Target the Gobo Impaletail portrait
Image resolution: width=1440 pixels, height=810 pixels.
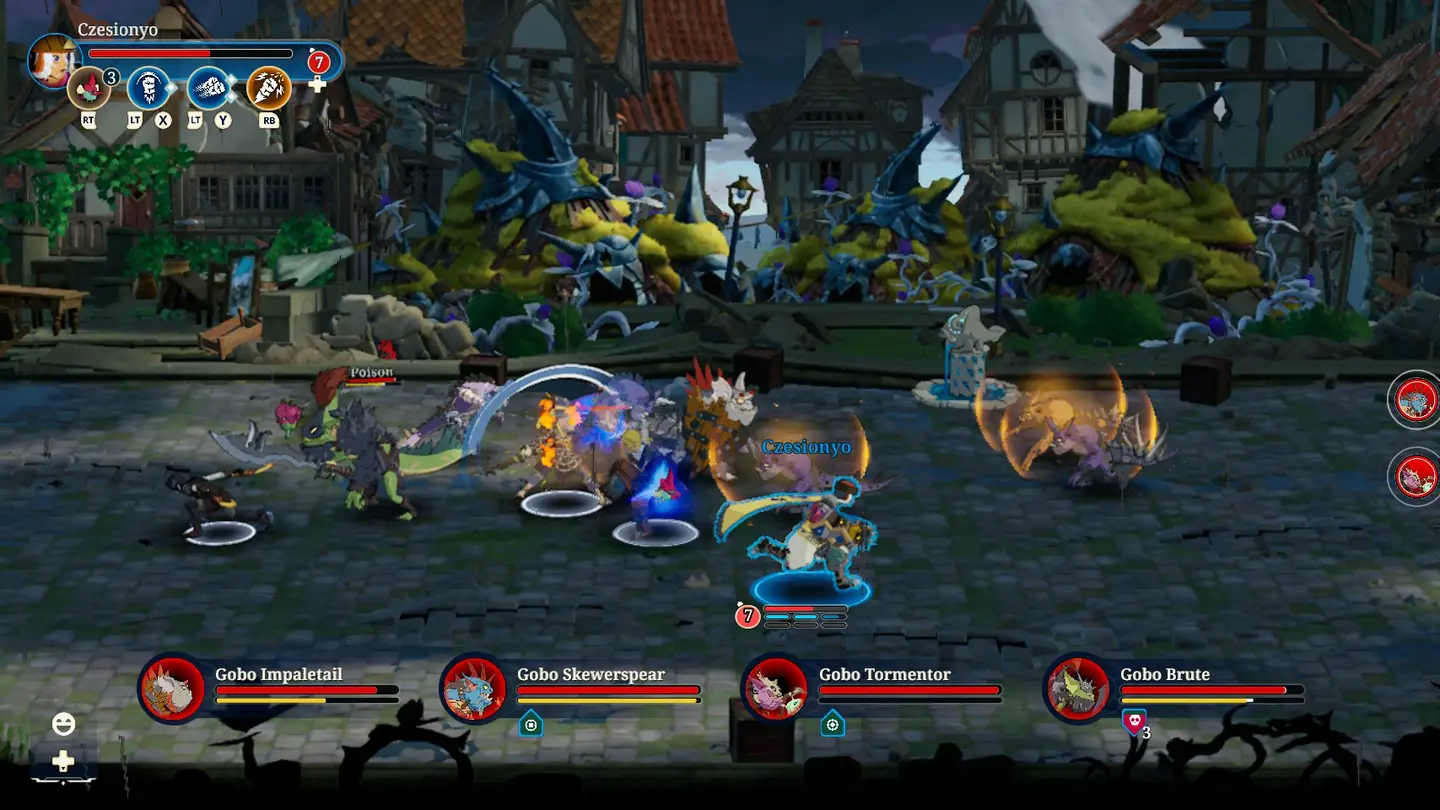click(172, 688)
